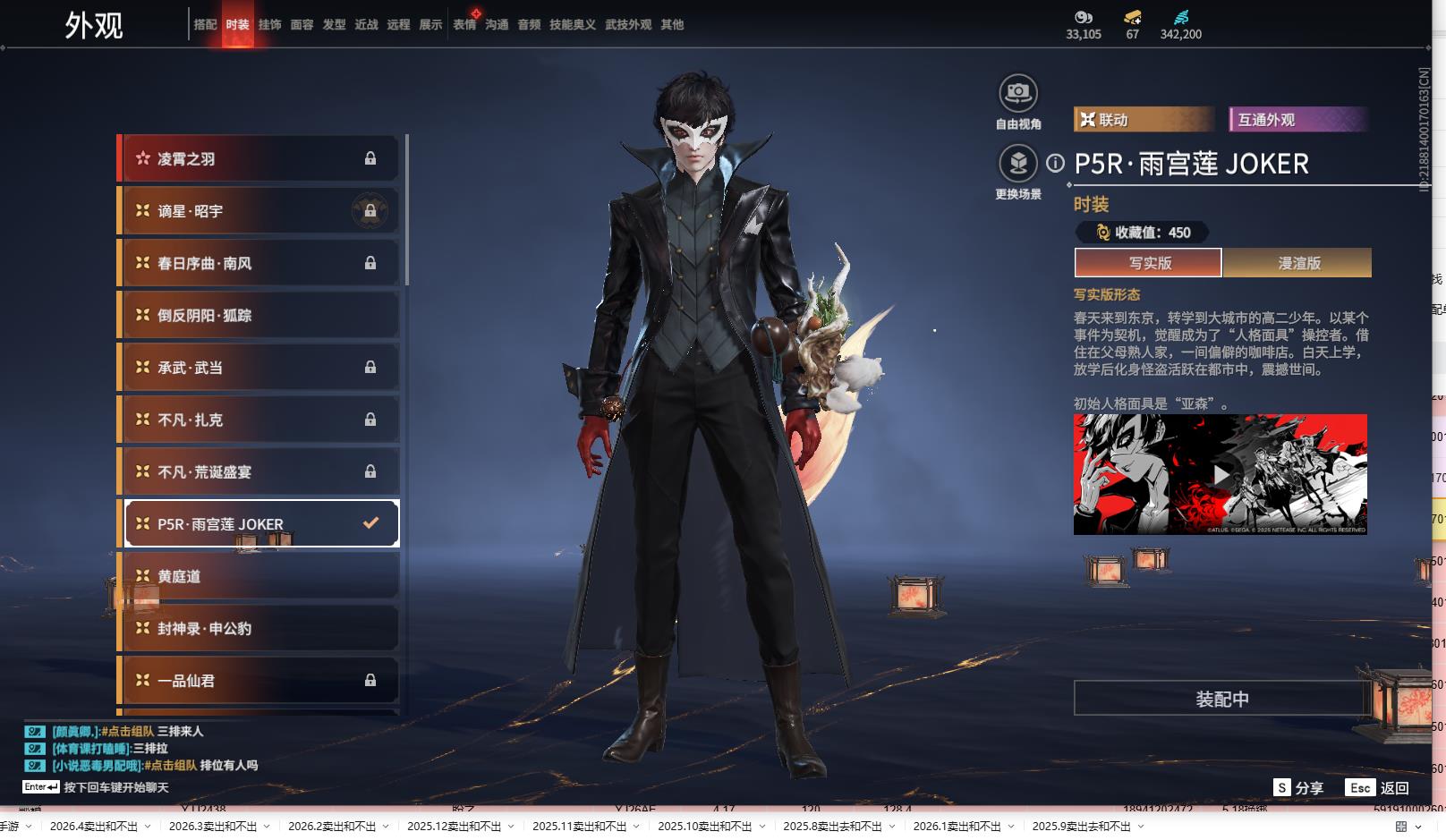Viewport: 1446px width, 840px height.
Task: Open the 面容 category tab
Action: [x=302, y=25]
